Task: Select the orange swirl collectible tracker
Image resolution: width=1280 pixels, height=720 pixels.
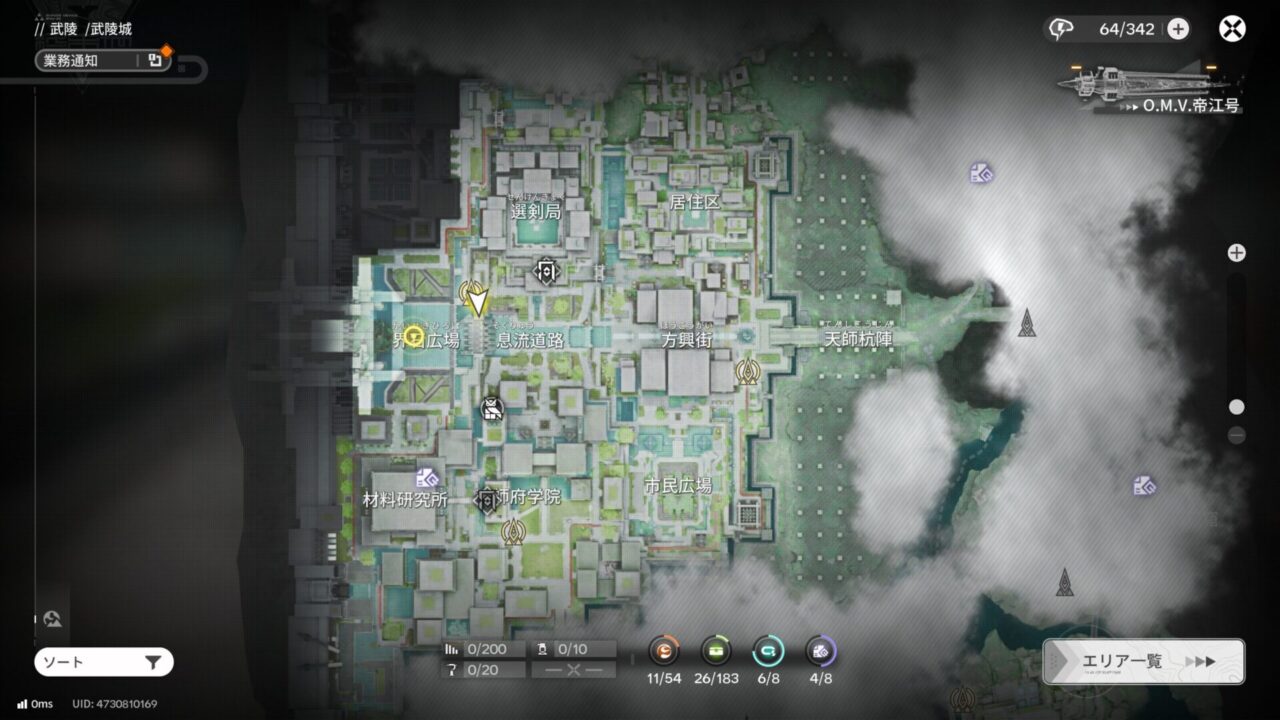Action: 663,651
